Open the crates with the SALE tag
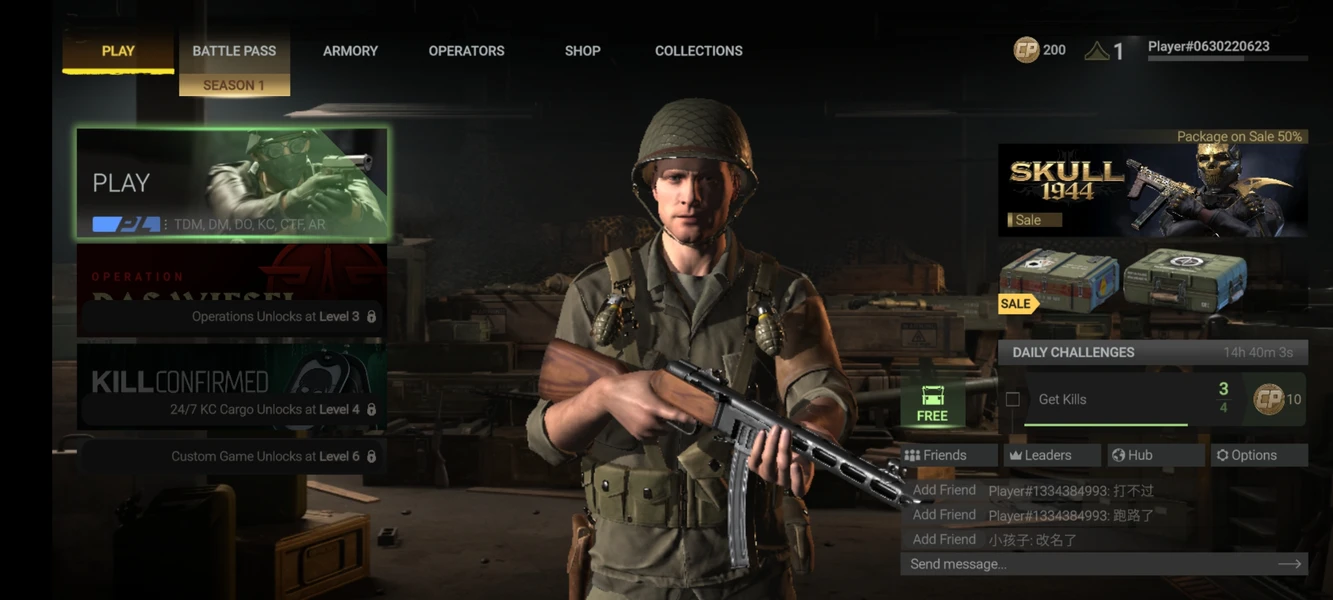The image size is (1333, 600). tap(1123, 281)
